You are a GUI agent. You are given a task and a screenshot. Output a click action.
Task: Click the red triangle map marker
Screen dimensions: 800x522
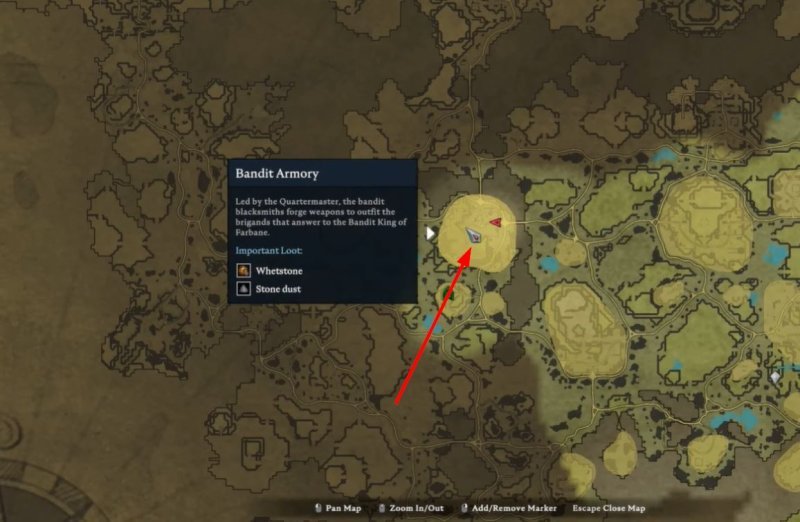[495, 222]
